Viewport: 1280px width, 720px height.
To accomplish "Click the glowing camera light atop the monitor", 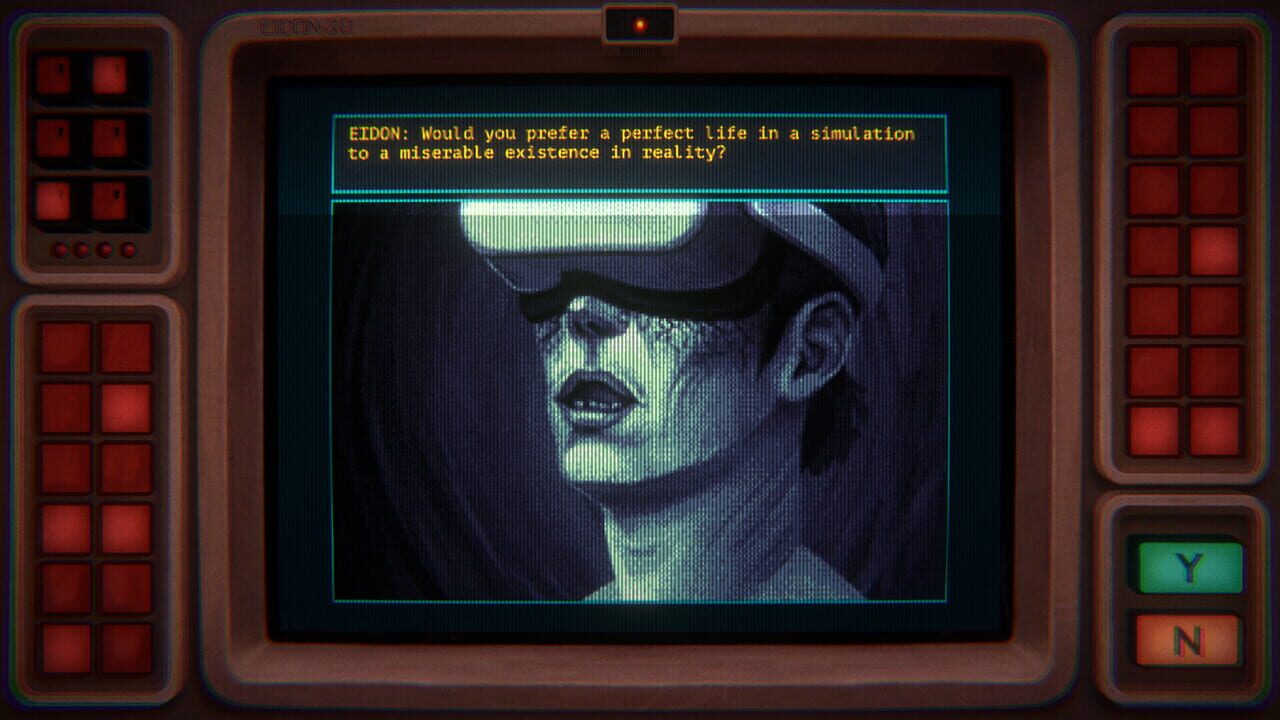I will (x=638, y=22).
